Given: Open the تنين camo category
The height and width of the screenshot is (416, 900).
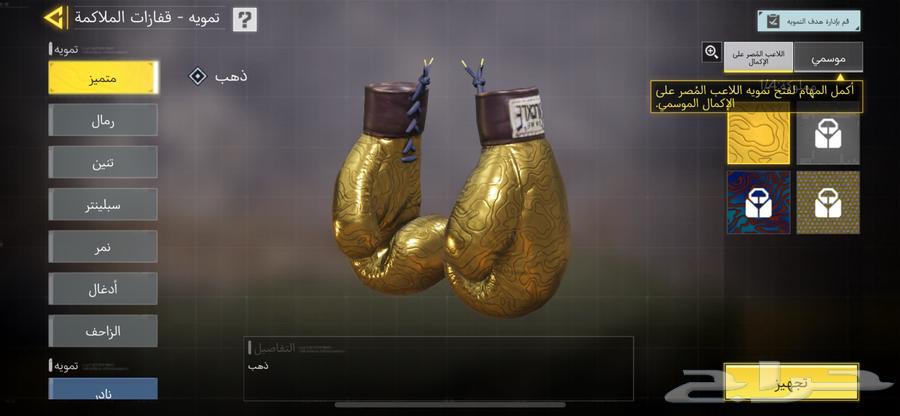Looking at the screenshot, I should click(x=103, y=162).
